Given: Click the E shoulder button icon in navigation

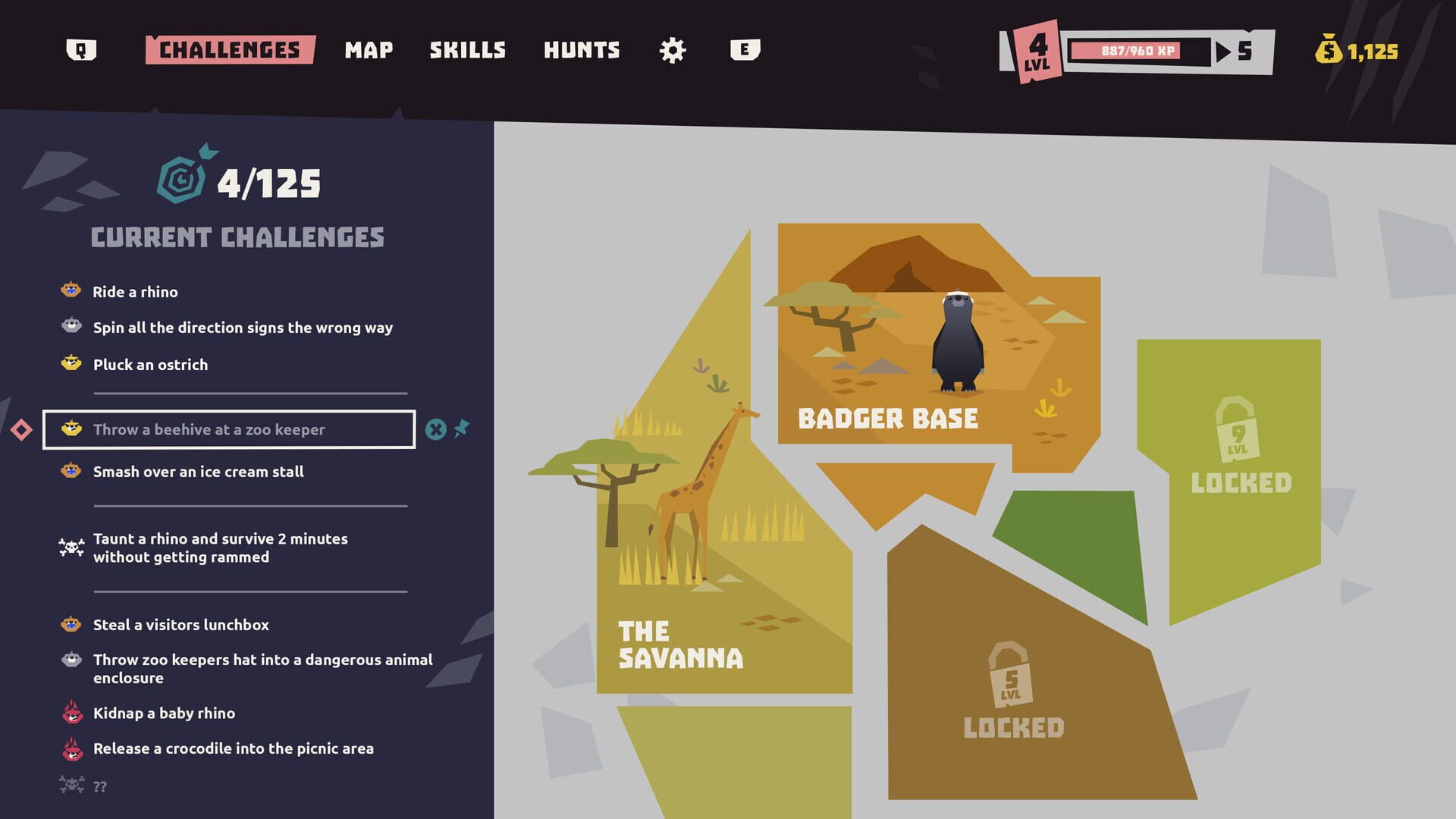Looking at the screenshot, I should click(x=745, y=49).
